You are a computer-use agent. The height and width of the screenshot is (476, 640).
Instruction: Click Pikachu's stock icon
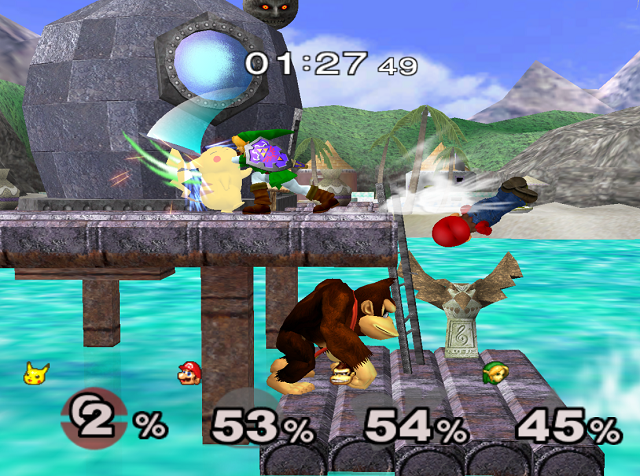click(37, 374)
